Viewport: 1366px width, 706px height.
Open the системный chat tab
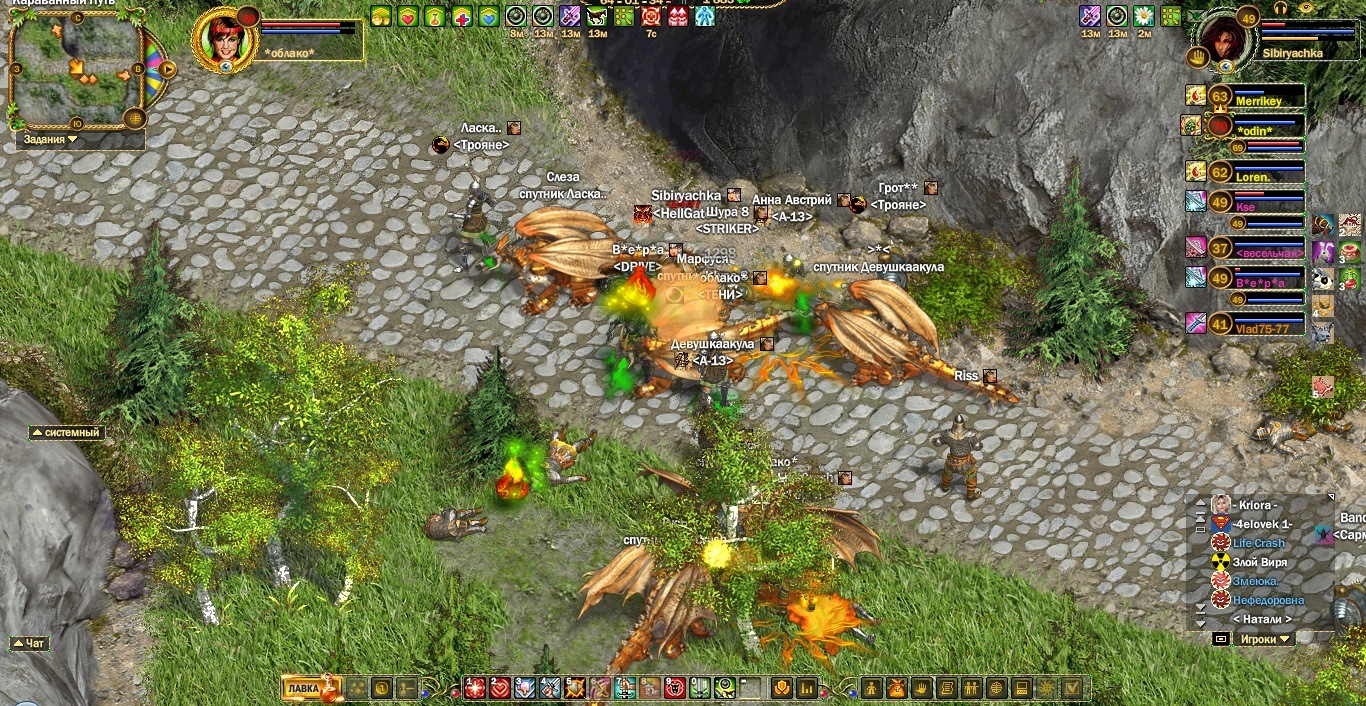(67, 433)
